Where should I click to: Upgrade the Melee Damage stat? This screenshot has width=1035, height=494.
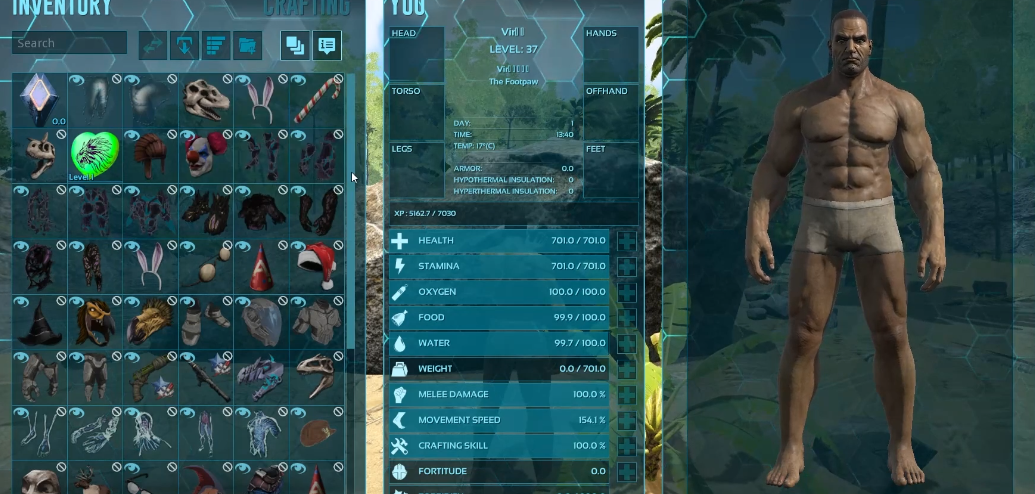(x=627, y=395)
